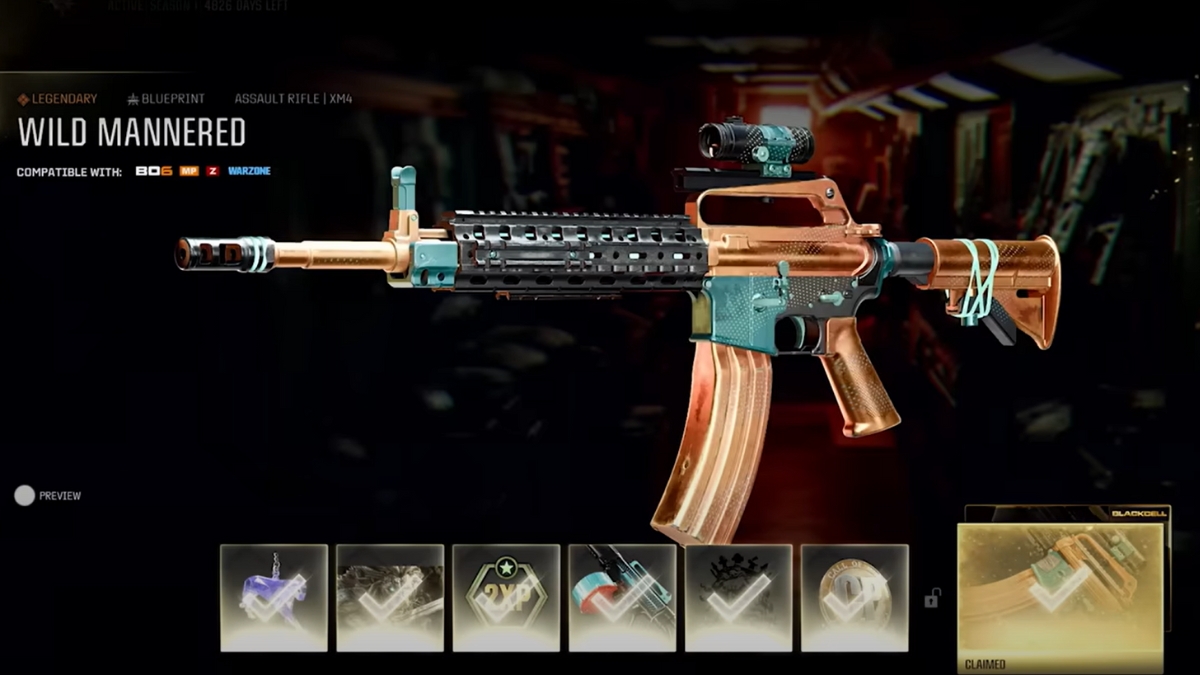Select the black emblem silhouette reward tile
Image resolution: width=1200 pixels, height=675 pixels.
click(738, 597)
